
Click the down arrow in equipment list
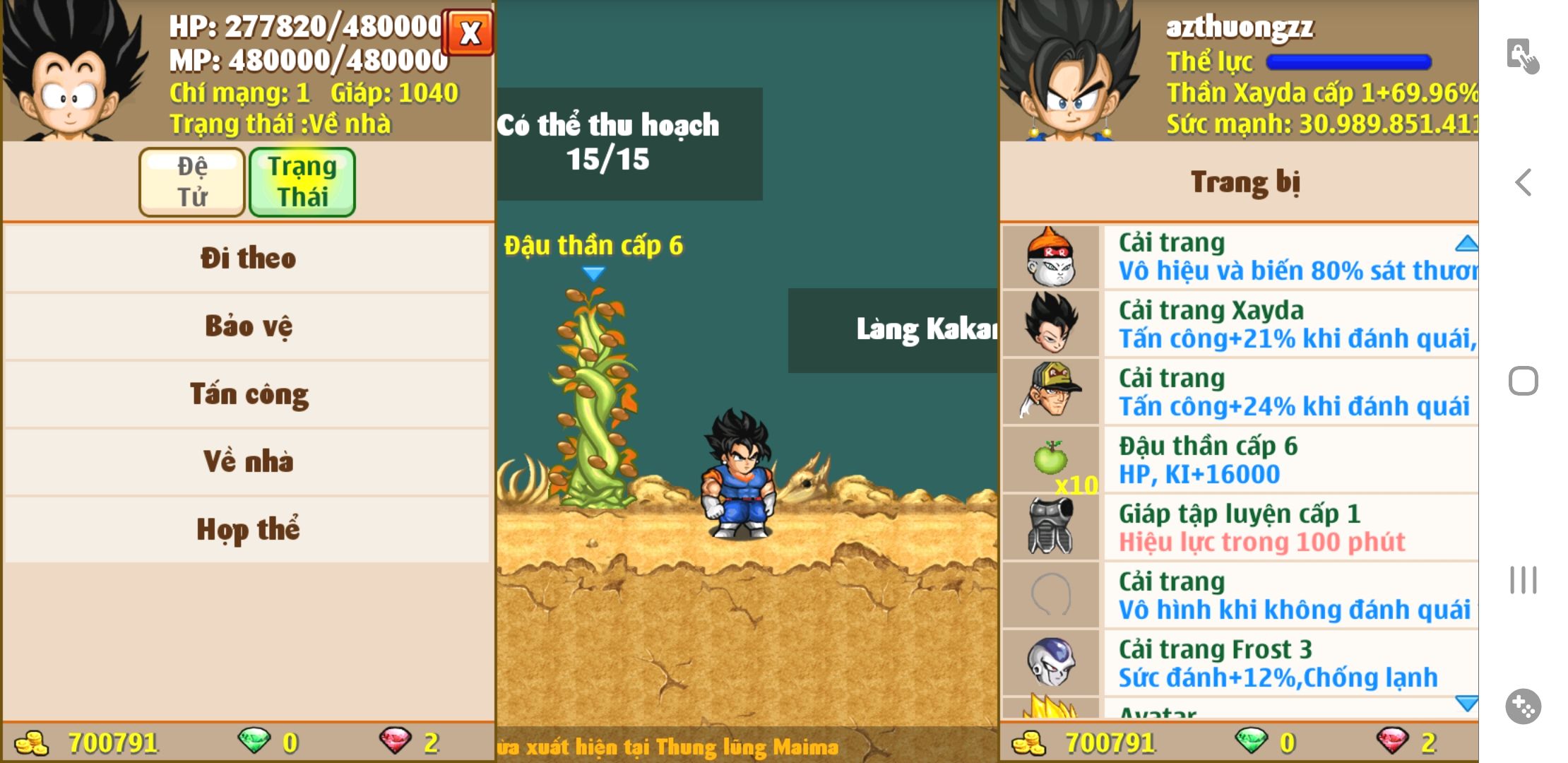tap(1466, 703)
